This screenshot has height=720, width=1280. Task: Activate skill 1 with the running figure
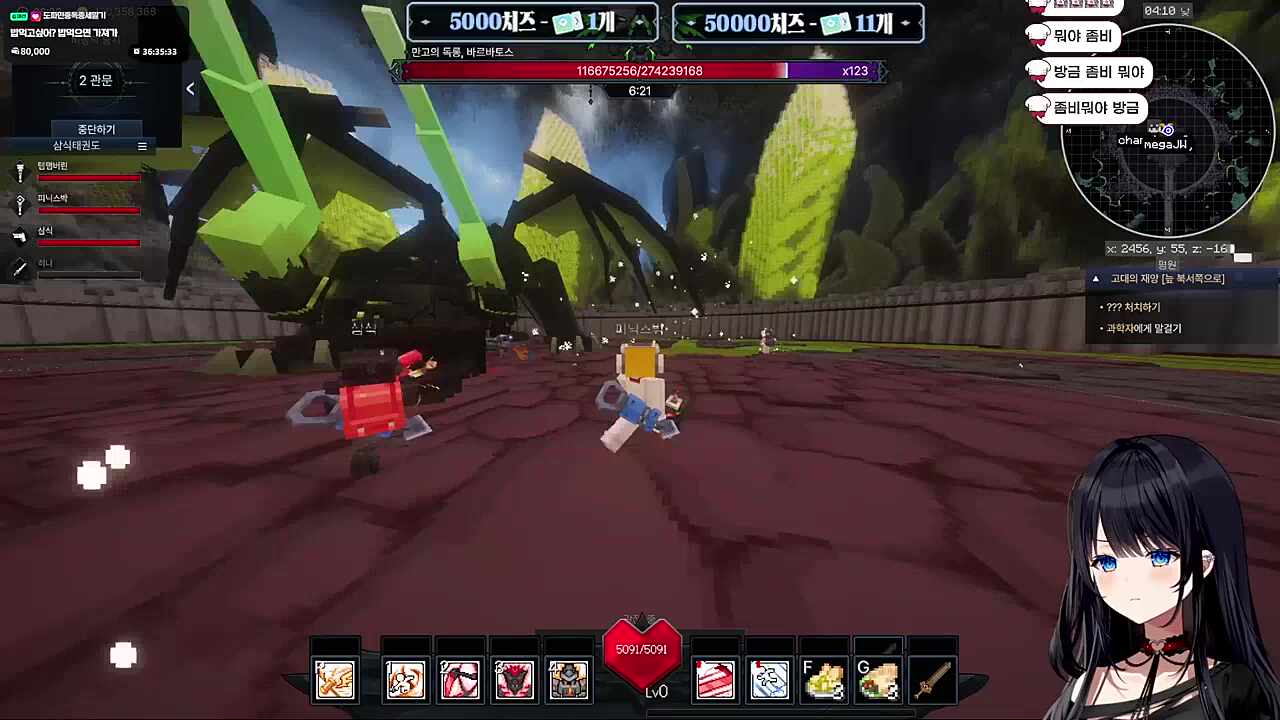coord(406,680)
